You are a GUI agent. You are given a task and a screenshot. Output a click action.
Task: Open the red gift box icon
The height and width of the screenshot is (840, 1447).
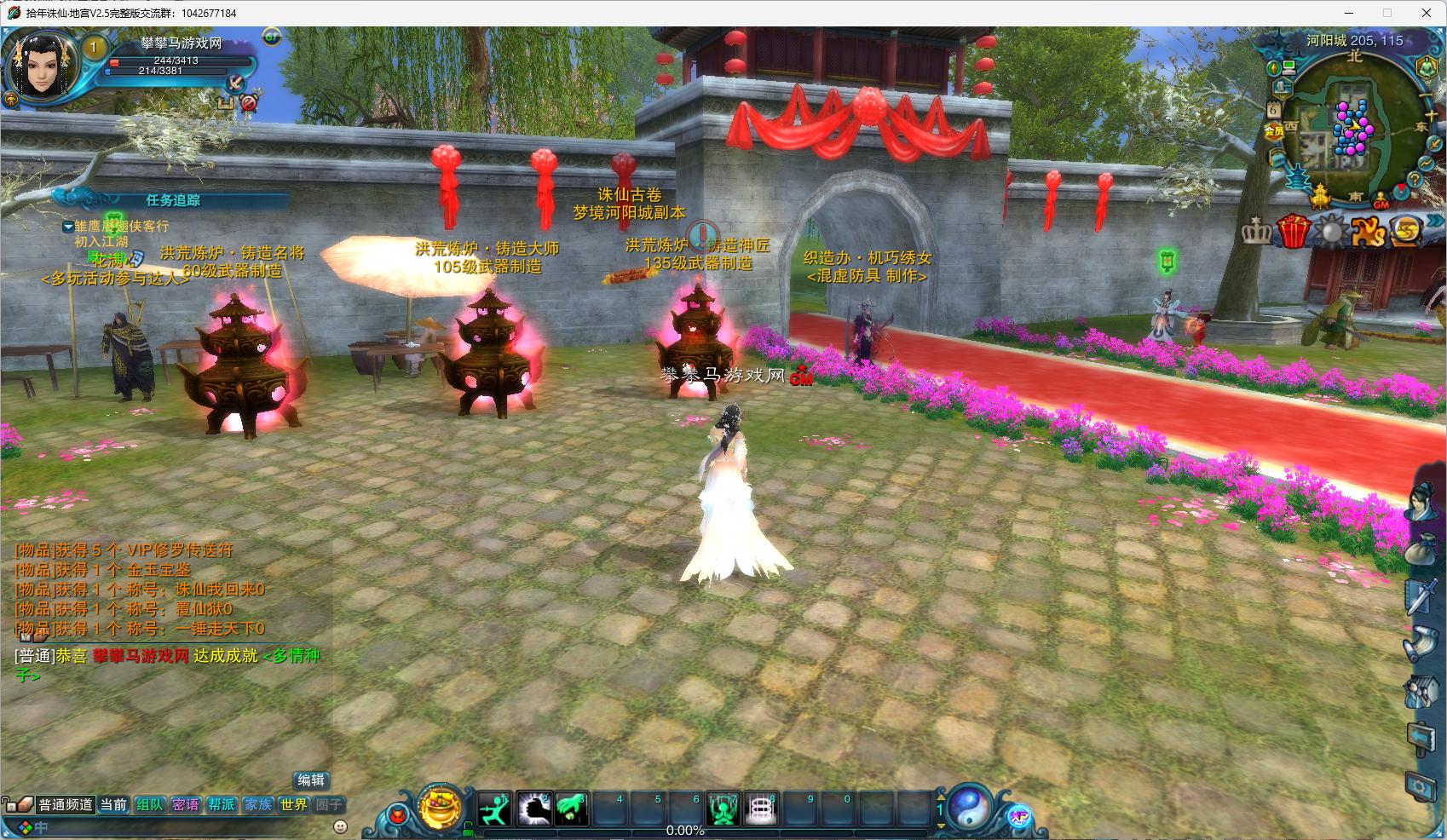tap(1293, 231)
